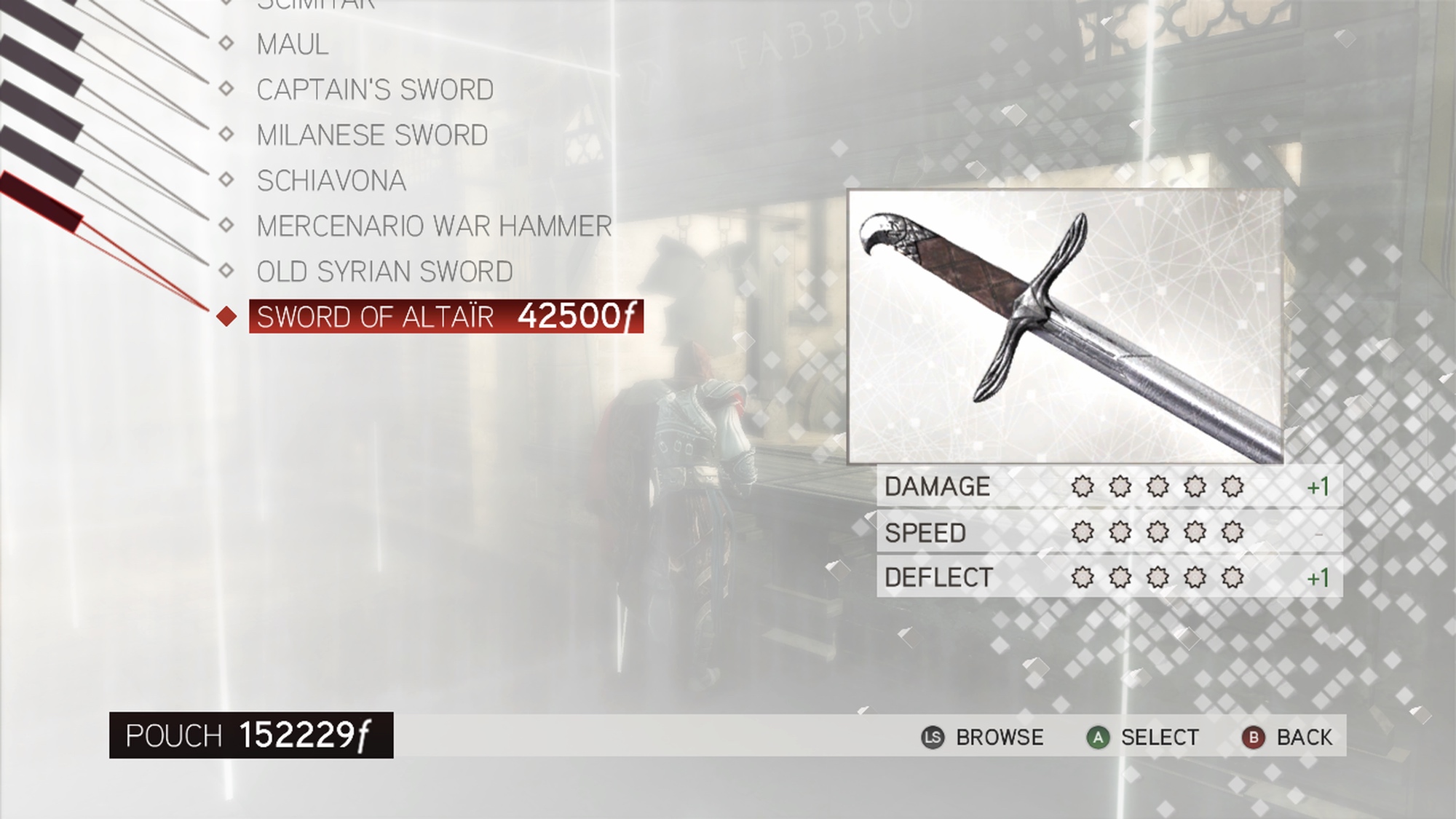The height and width of the screenshot is (819, 1456).
Task: Select the Mercenario War Hammer
Action: 434,226
